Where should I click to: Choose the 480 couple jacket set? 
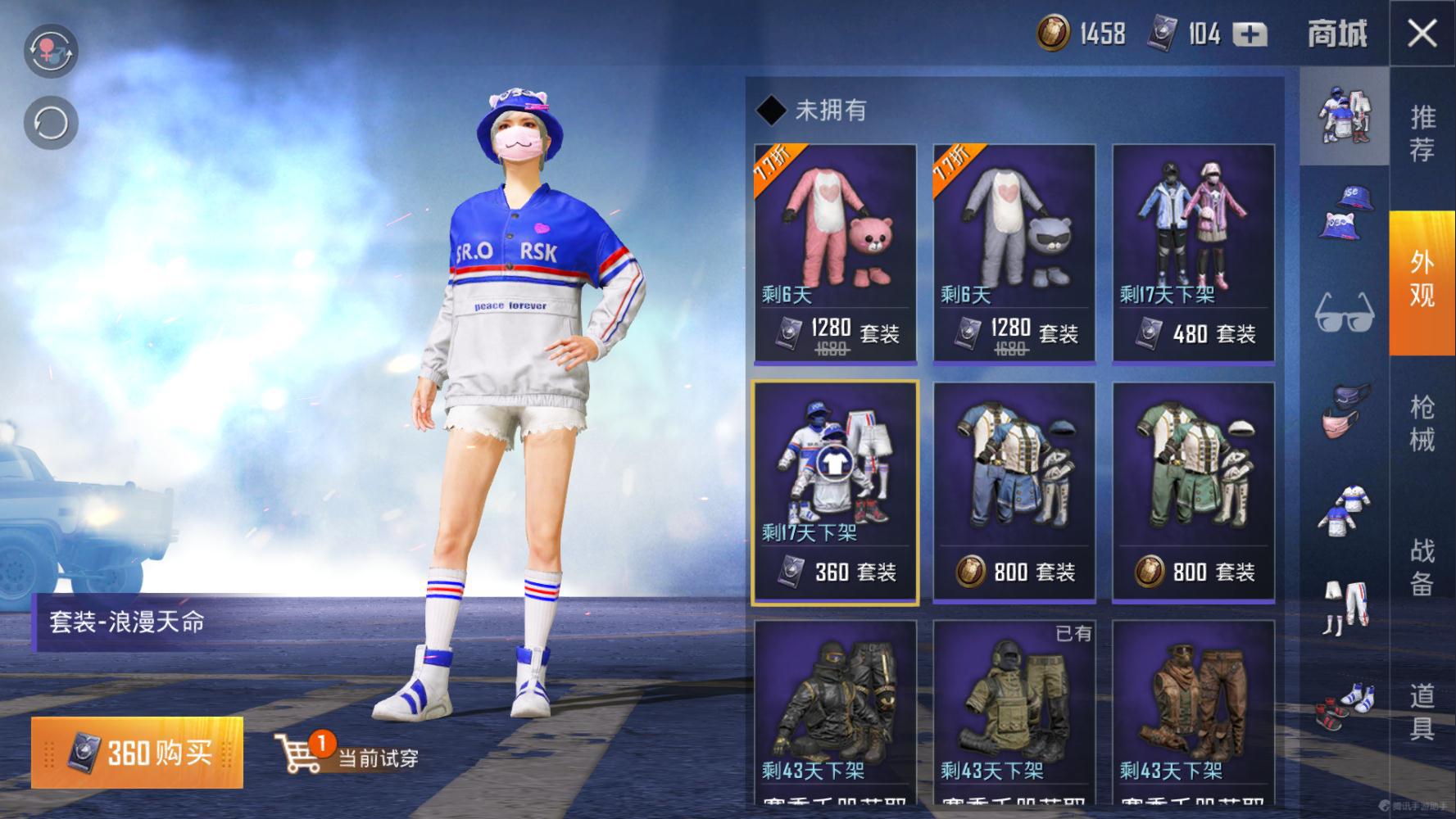pos(1193,252)
